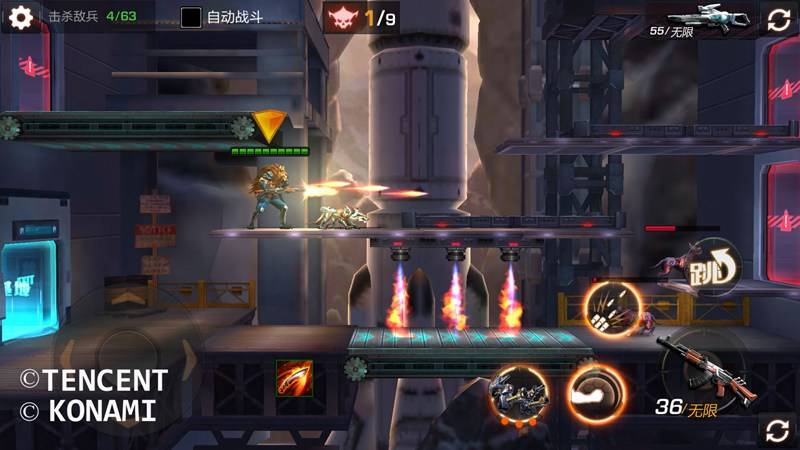Tap the 跳 jump button

click(714, 267)
